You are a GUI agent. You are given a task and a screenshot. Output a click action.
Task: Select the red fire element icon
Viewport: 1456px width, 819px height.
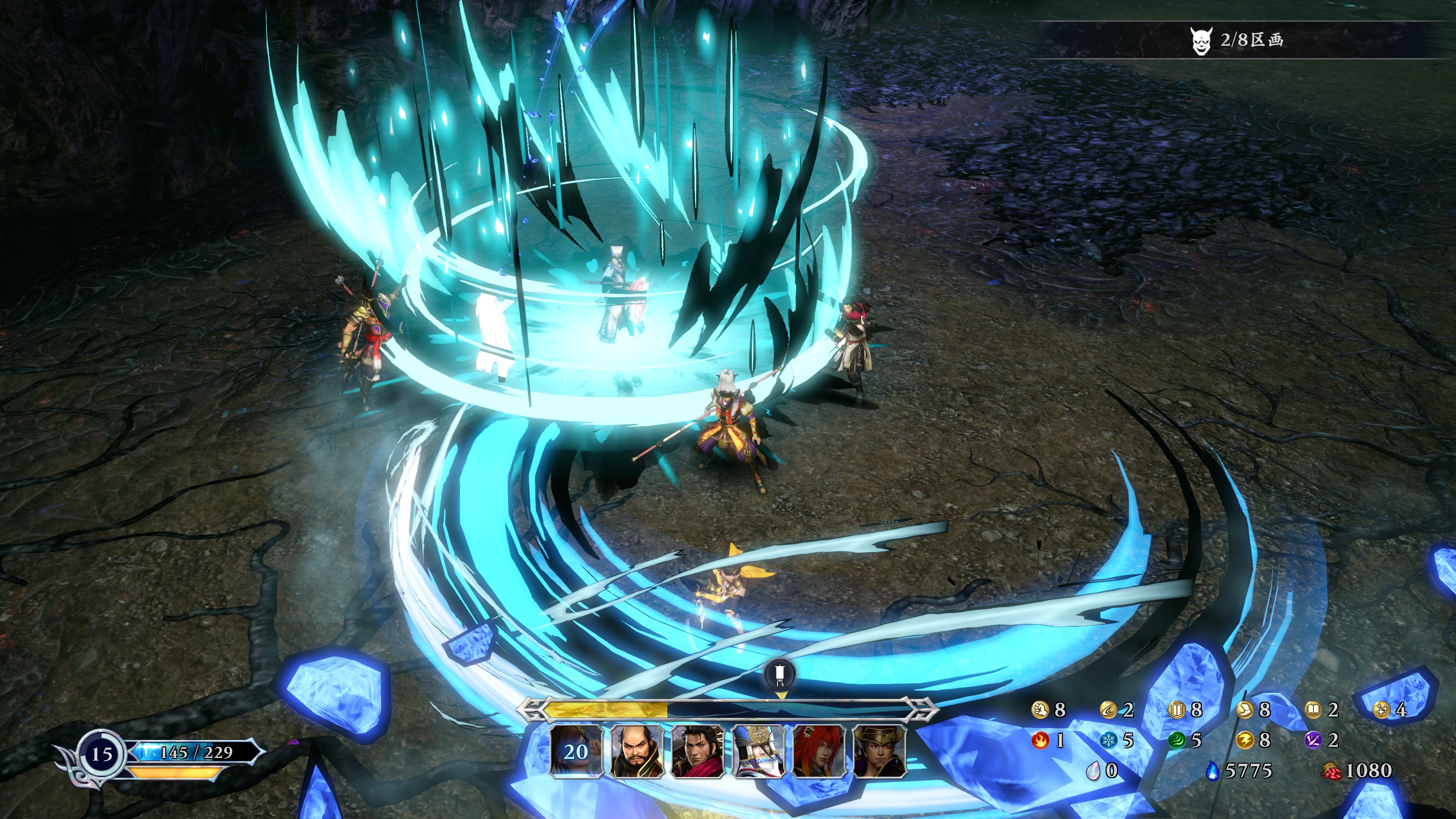click(1040, 740)
